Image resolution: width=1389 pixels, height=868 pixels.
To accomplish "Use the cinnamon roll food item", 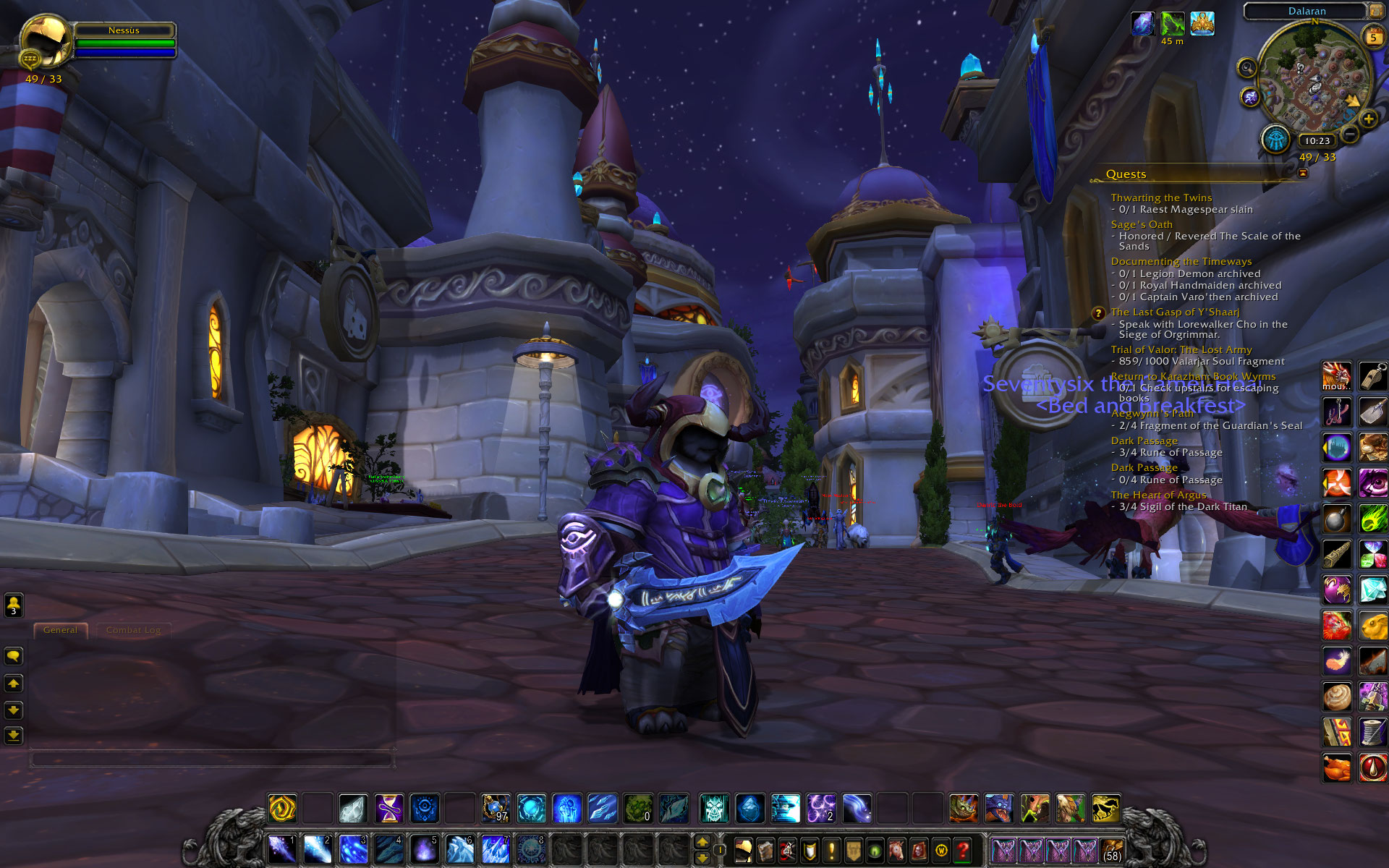I will [1336, 697].
